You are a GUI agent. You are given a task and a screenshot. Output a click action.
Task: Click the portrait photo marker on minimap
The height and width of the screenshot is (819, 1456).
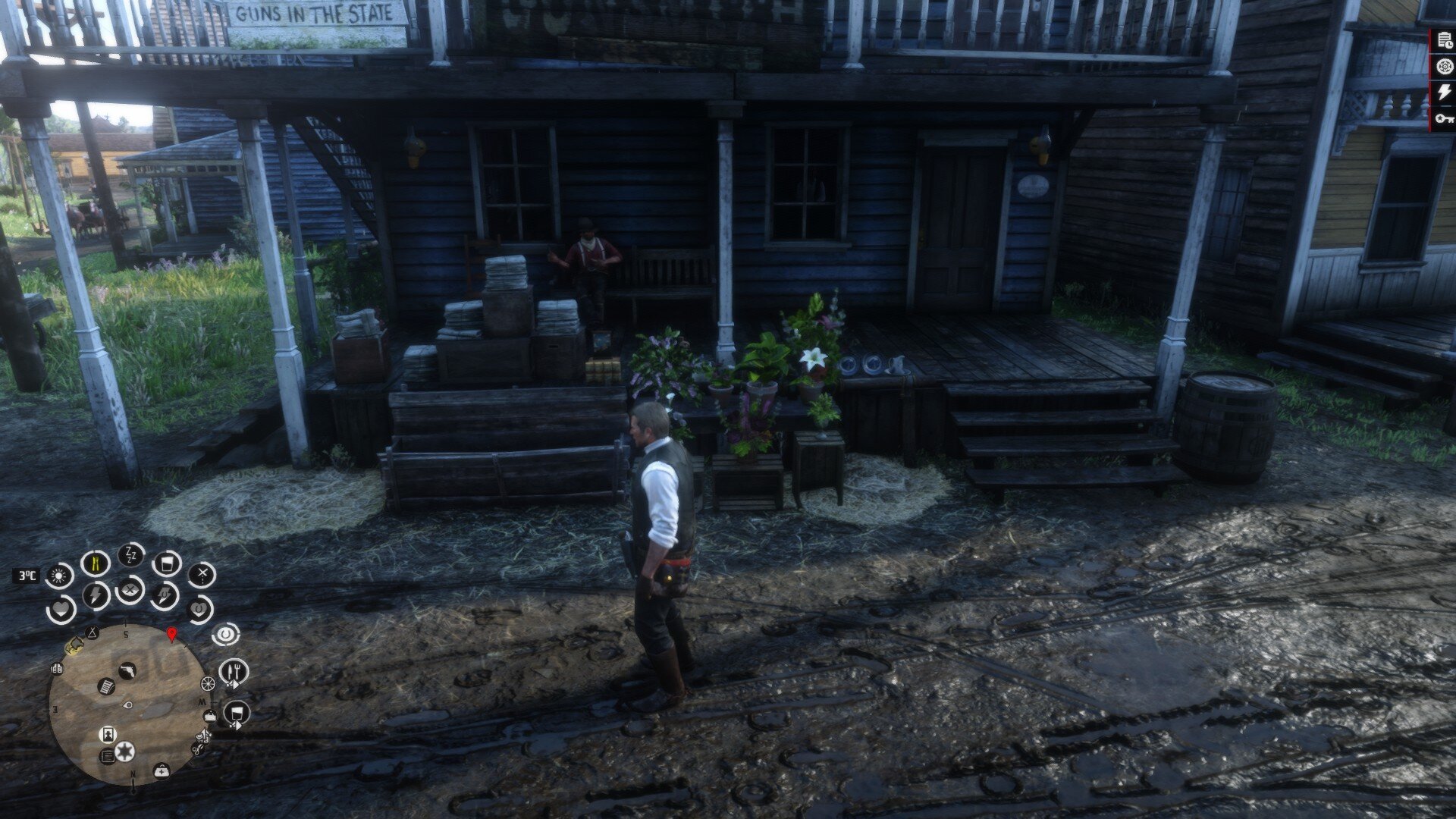[x=107, y=734]
